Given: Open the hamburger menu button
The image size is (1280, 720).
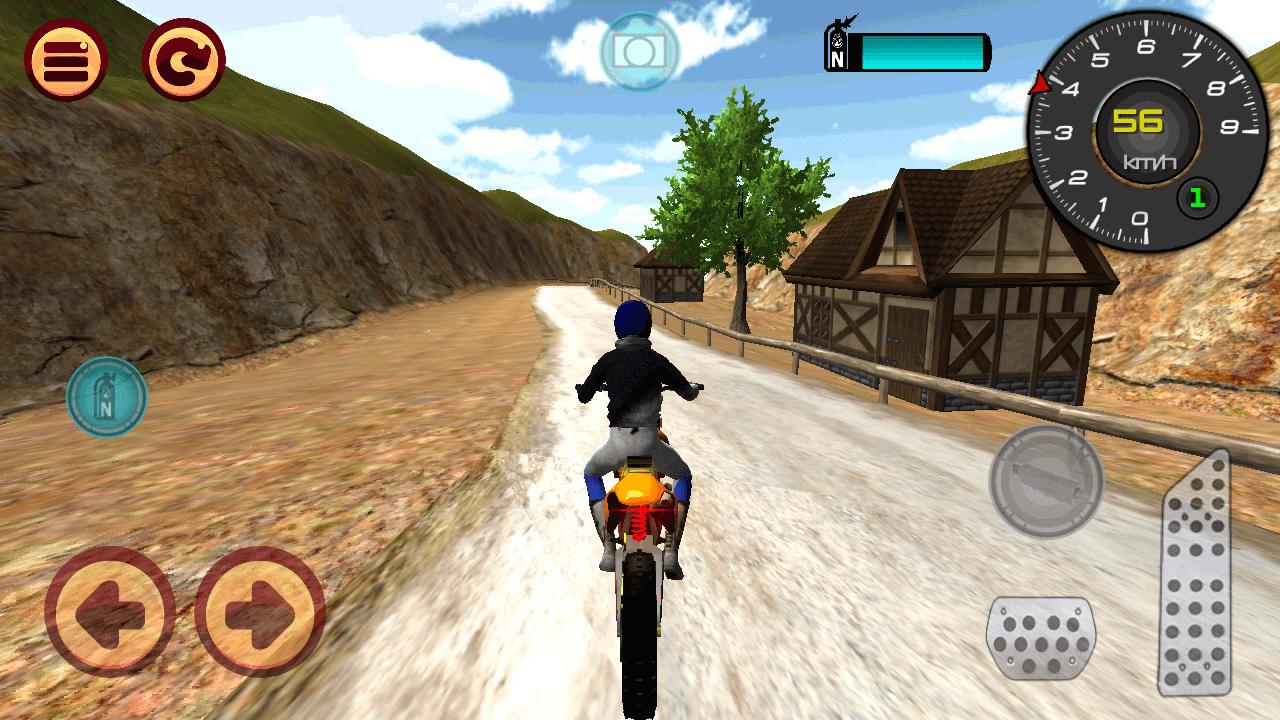Looking at the screenshot, I should point(66,59).
